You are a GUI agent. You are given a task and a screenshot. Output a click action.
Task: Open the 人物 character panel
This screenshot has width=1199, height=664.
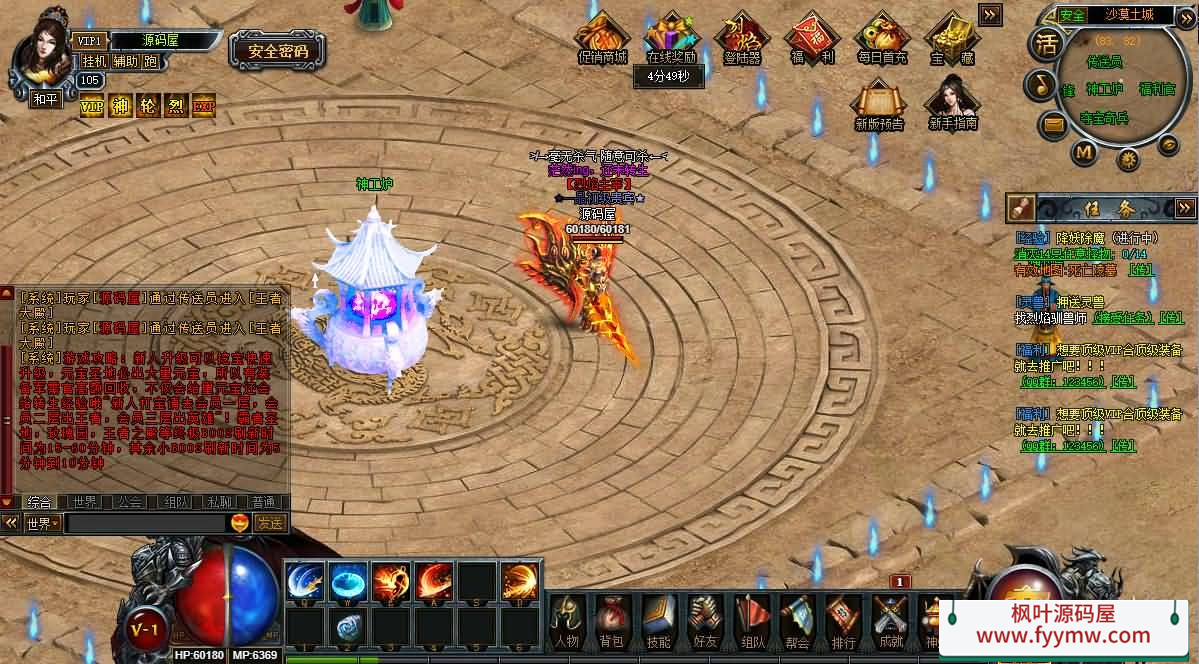tap(566, 619)
